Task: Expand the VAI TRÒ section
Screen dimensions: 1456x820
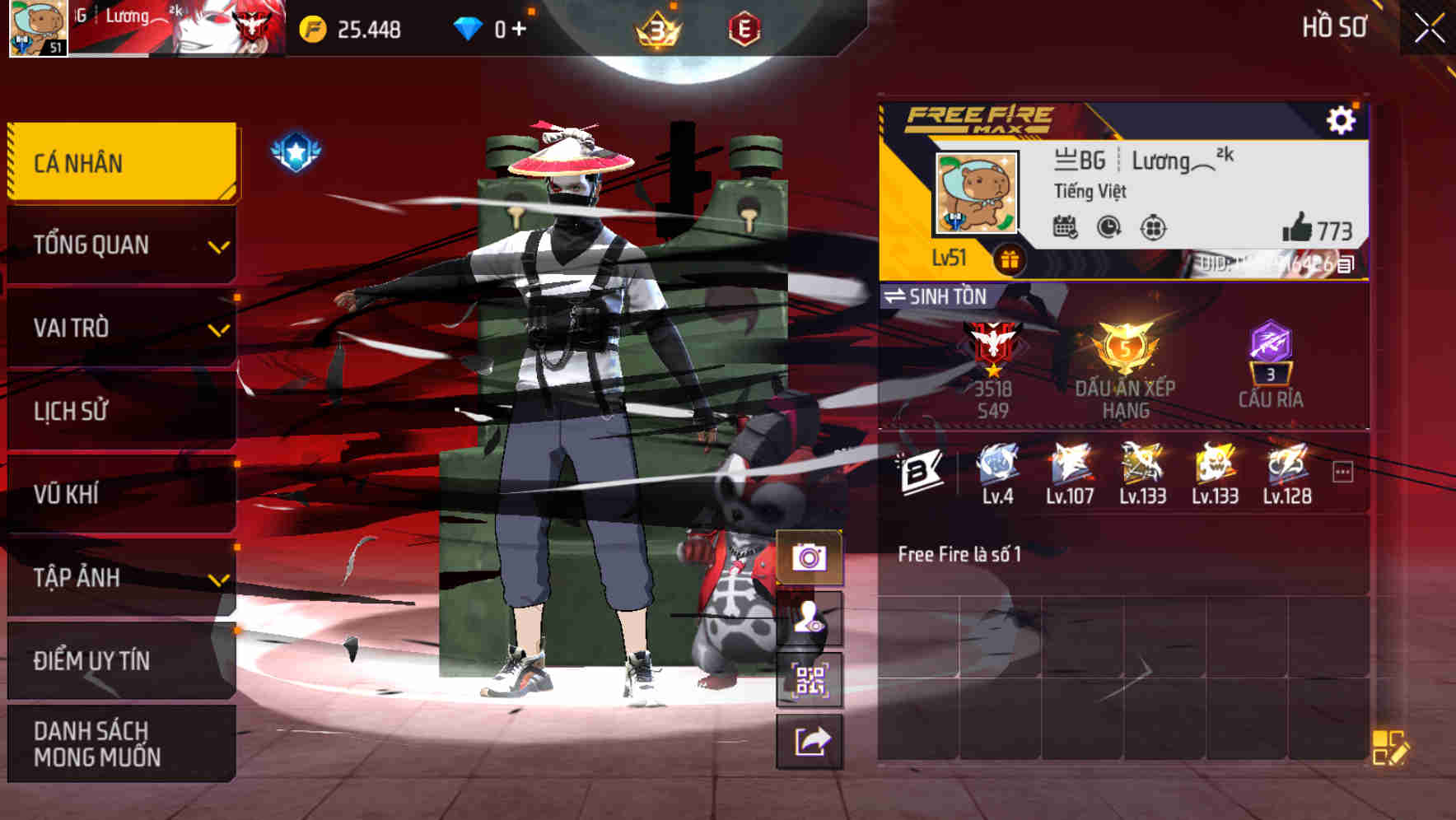Action: (x=119, y=328)
